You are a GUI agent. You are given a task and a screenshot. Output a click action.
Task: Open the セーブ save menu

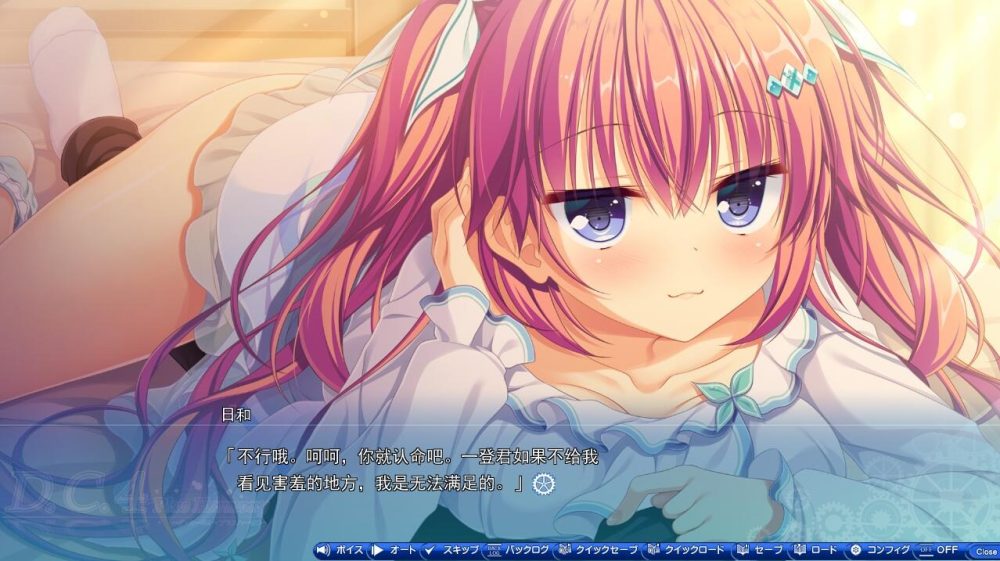pyautogui.click(x=762, y=550)
